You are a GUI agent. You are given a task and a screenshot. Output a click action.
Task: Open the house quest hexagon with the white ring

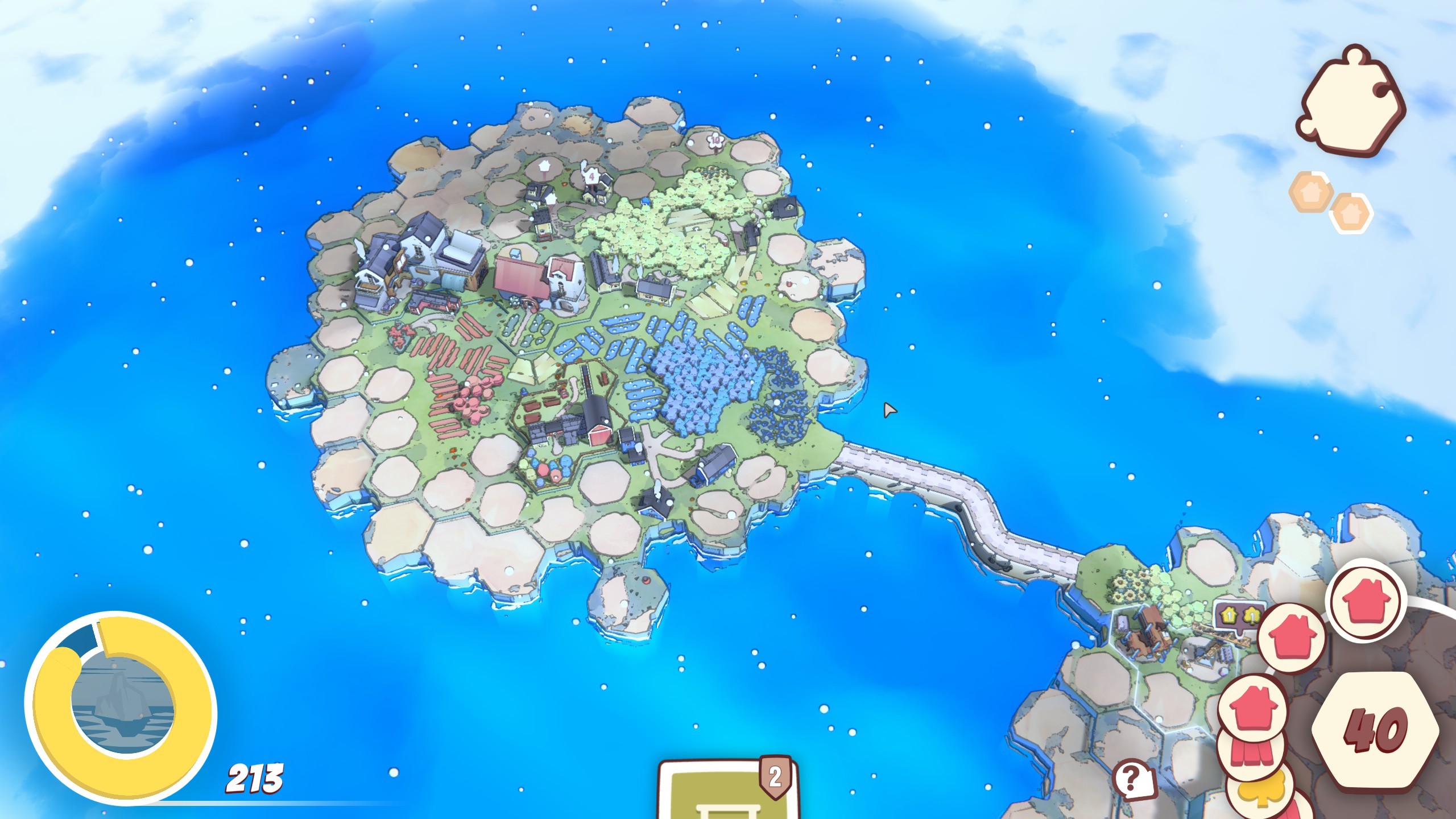[1351, 213]
